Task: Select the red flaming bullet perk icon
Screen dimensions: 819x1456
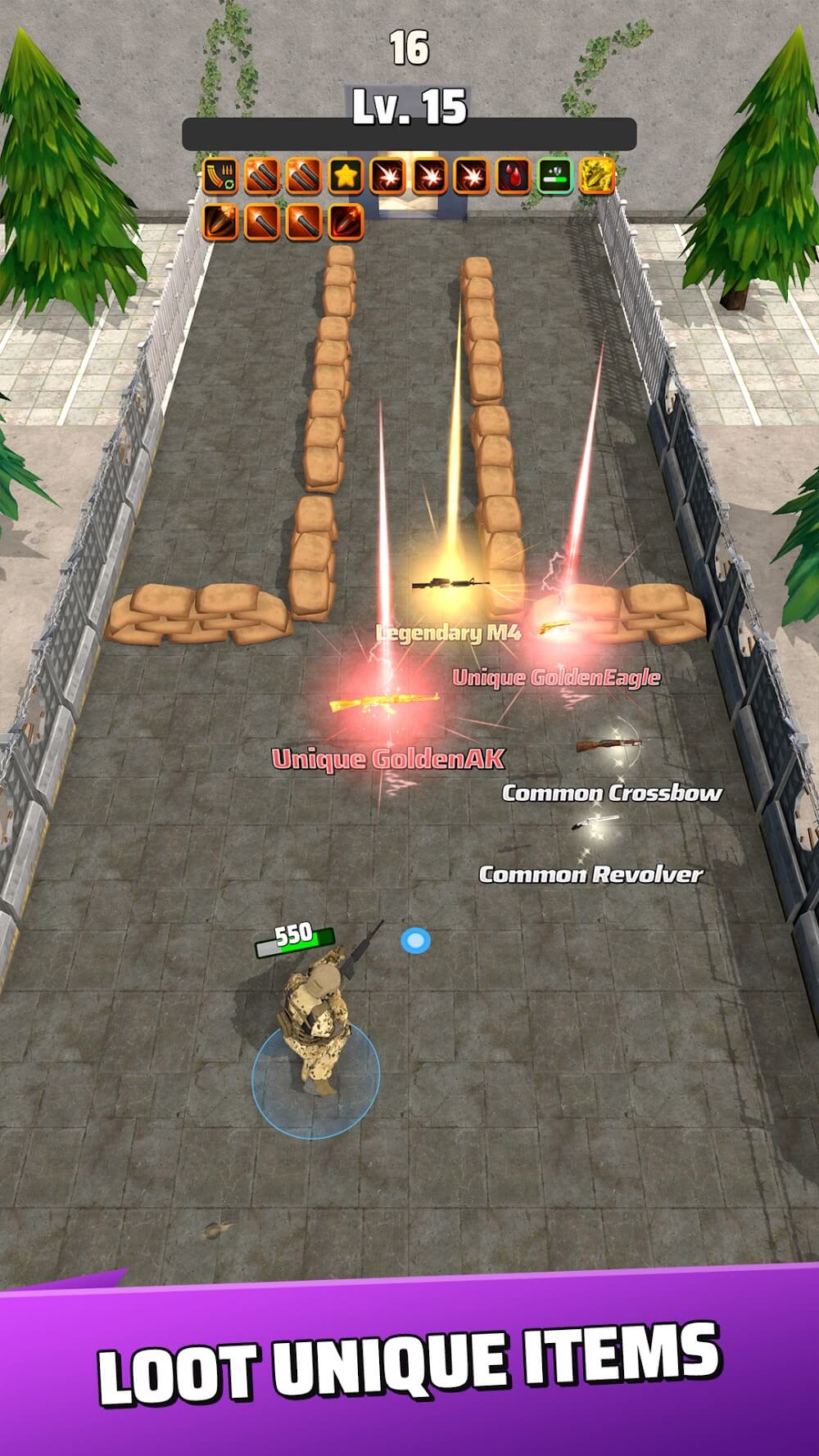Action: pos(345,221)
